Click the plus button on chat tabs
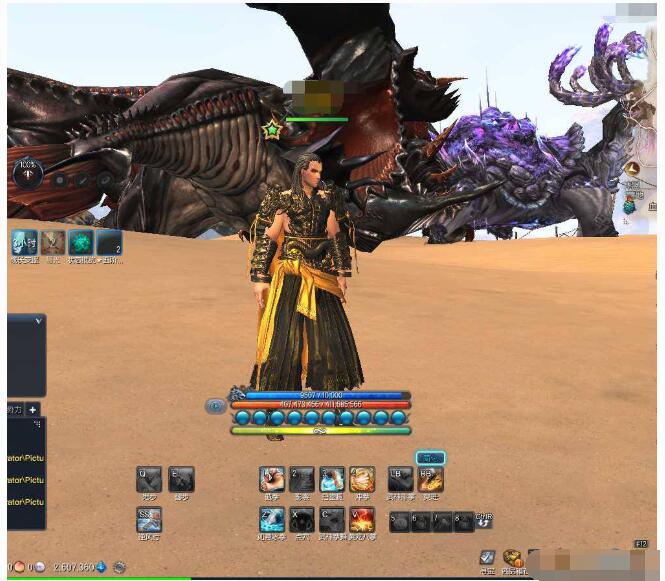This screenshot has width=665, height=581. [33, 409]
